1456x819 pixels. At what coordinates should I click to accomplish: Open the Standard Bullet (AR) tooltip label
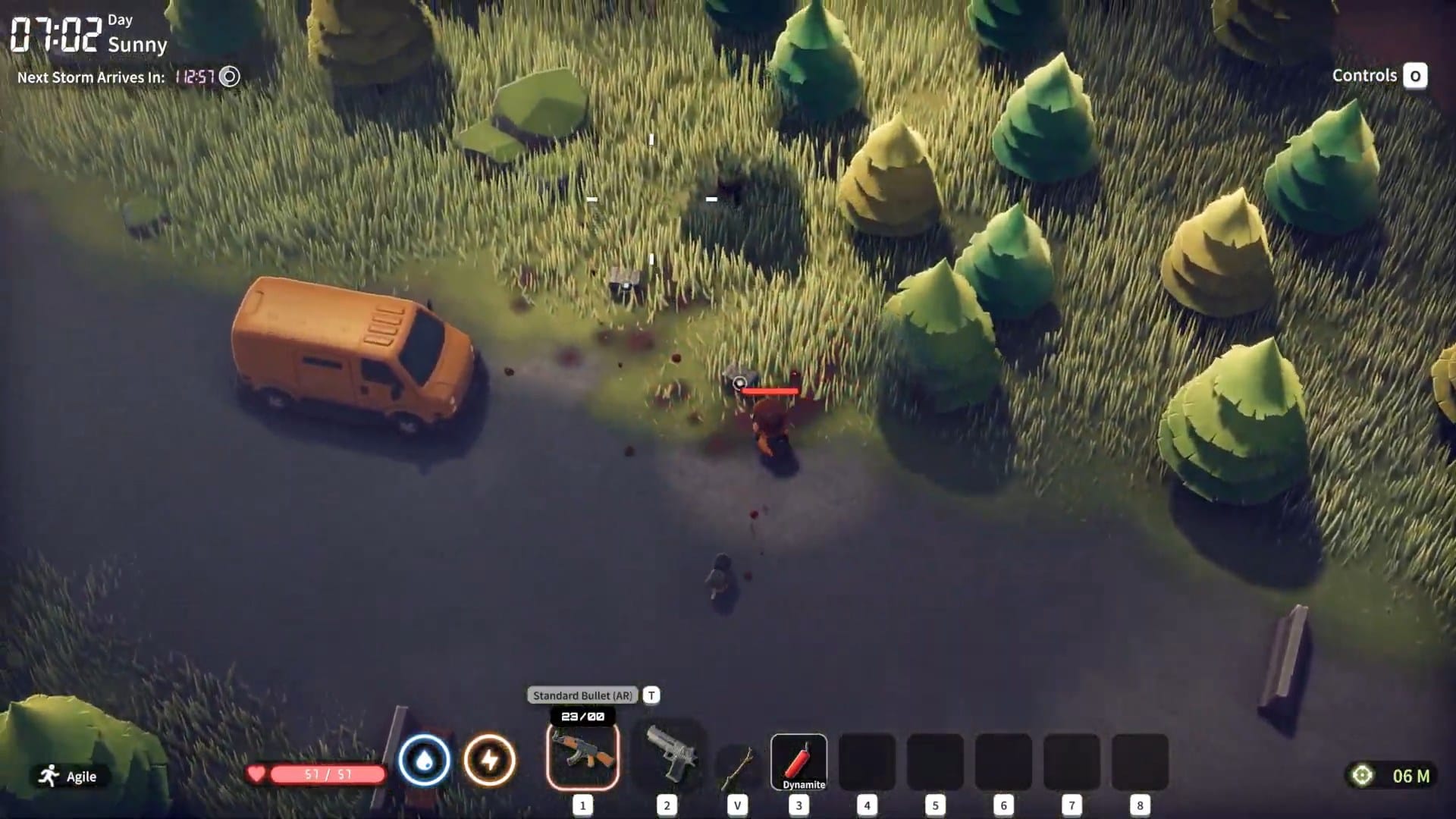(582, 695)
